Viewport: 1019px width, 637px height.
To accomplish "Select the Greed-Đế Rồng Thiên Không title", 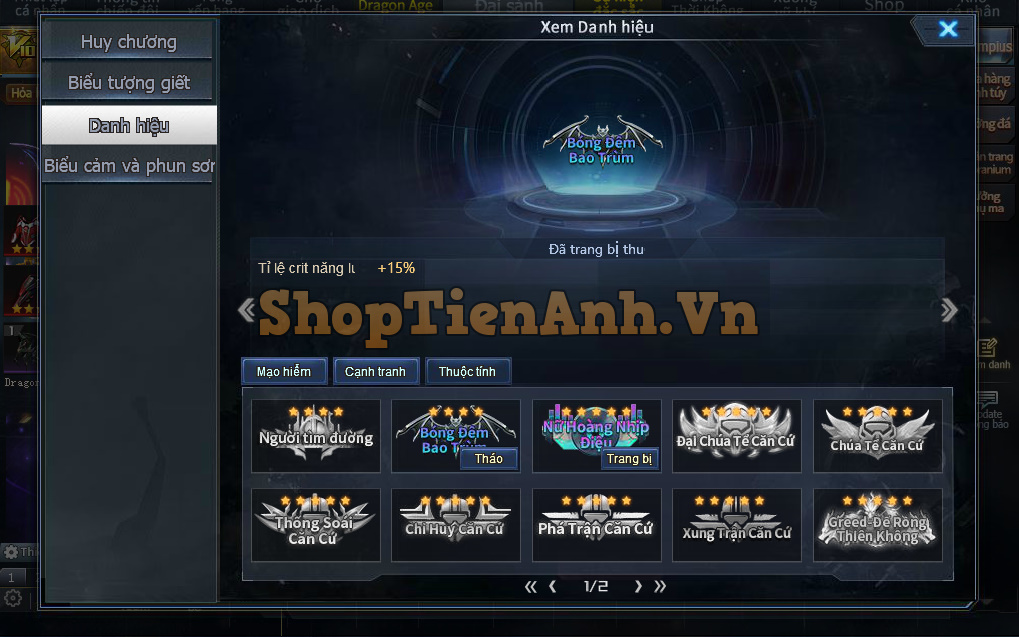I will (877, 524).
